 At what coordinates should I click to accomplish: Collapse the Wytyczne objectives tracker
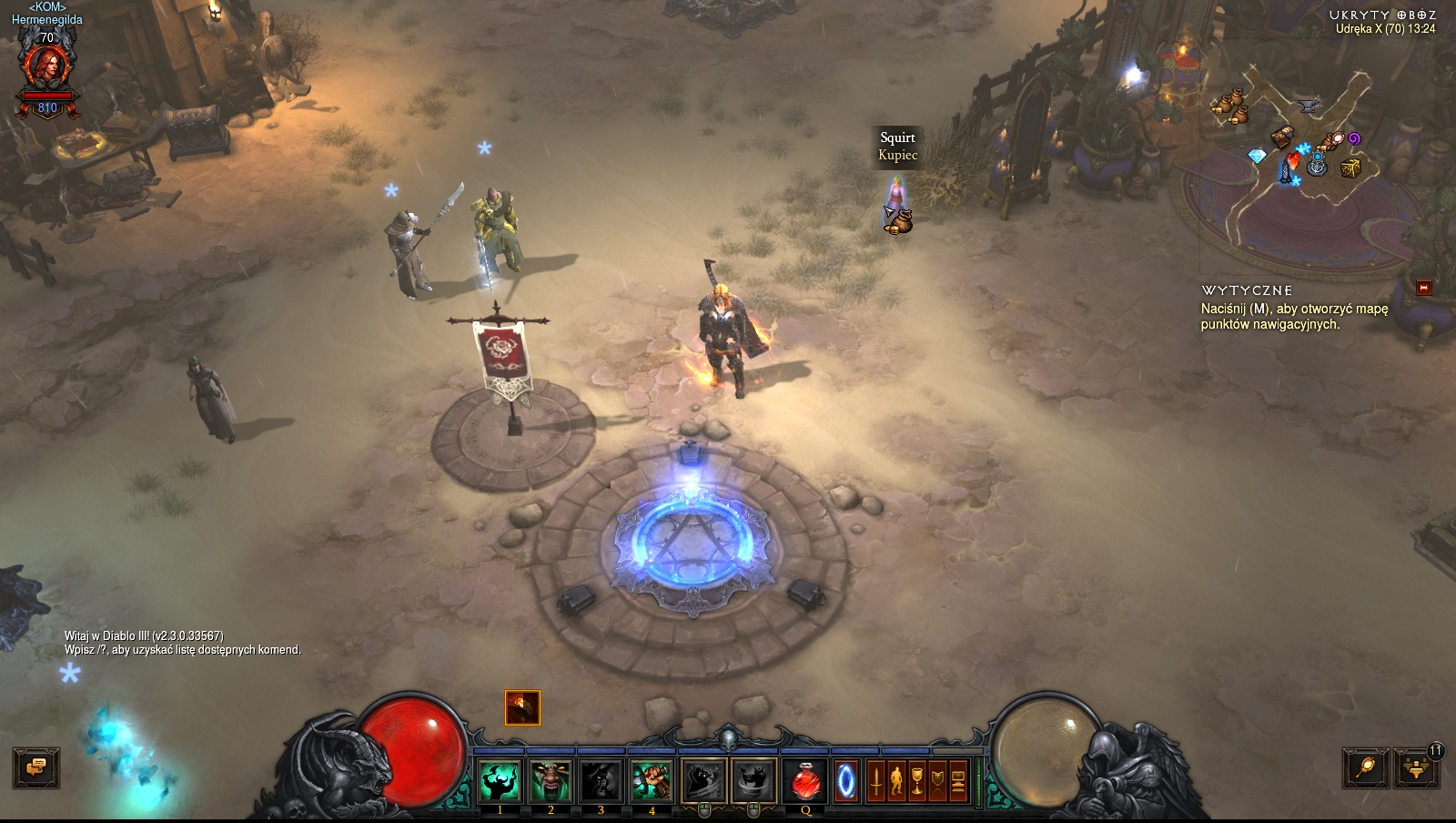[1424, 288]
